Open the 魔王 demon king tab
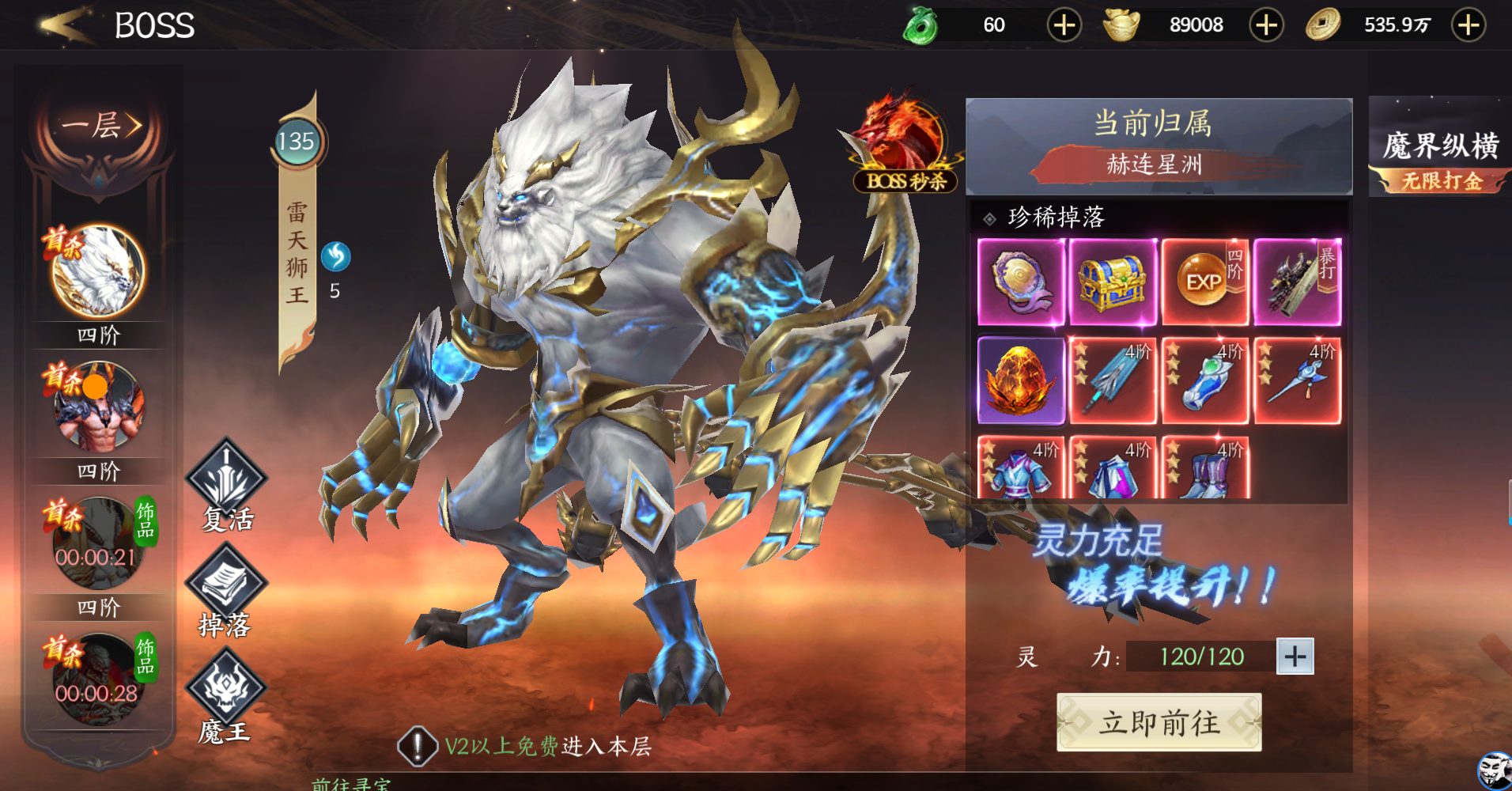1512x791 pixels. (x=225, y=696)
